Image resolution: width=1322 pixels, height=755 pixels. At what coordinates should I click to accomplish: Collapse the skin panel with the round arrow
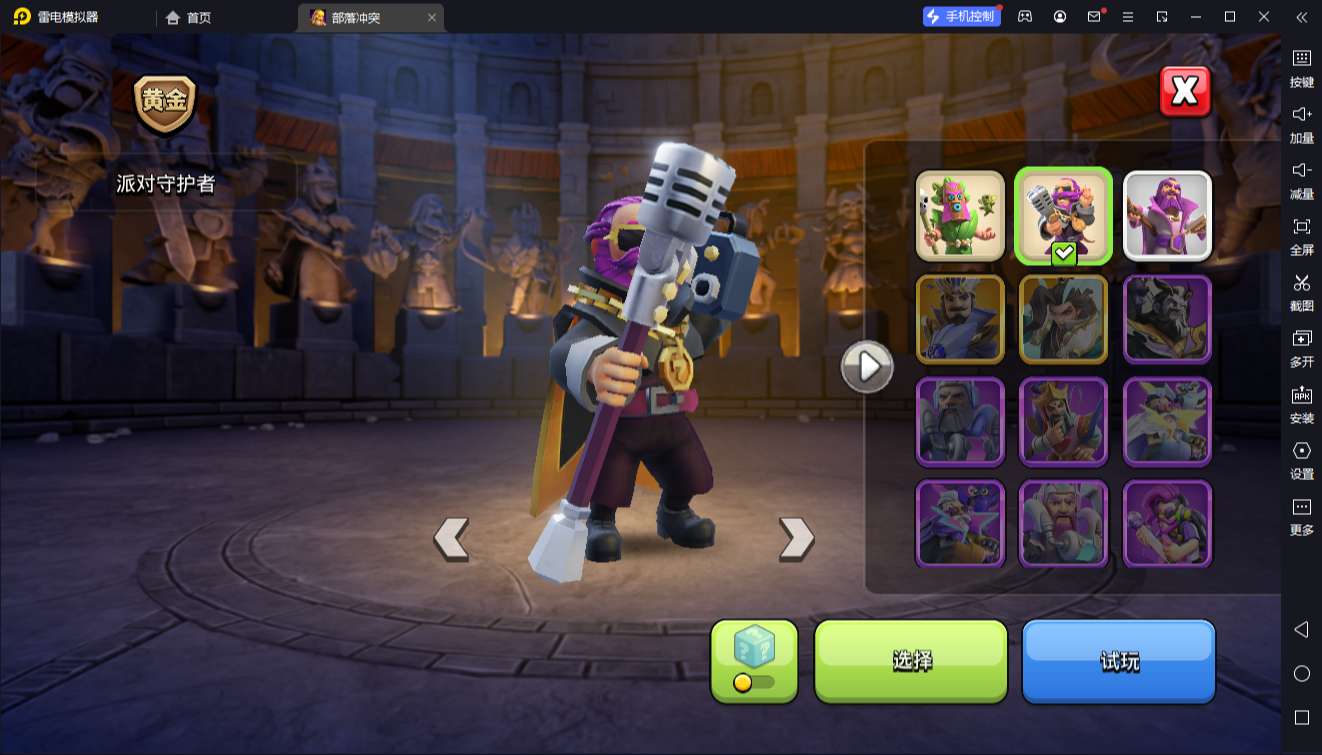866,367
